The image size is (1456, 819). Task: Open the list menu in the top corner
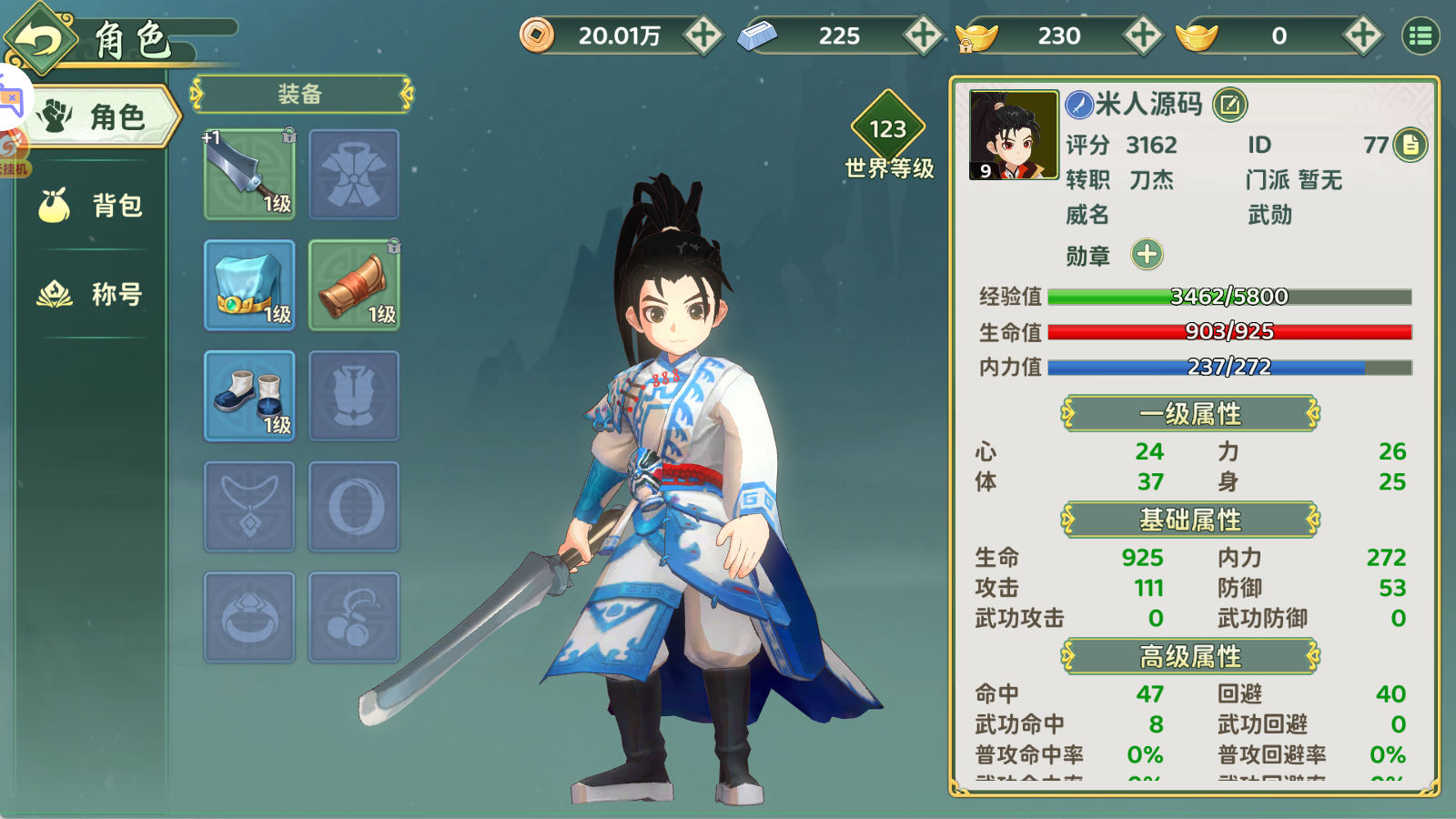[1421, 35]
